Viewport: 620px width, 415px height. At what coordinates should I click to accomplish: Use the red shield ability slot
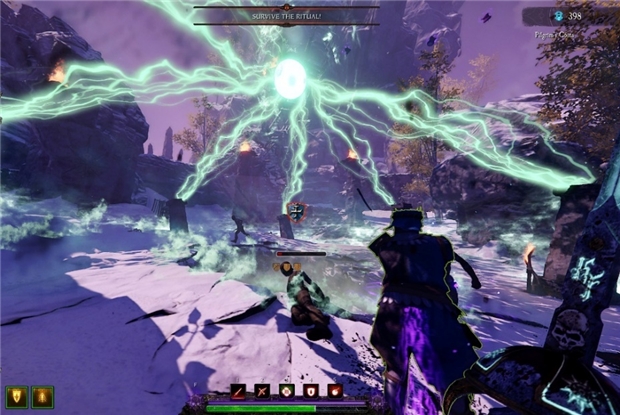pyautogui.click(x=310, y=391)
